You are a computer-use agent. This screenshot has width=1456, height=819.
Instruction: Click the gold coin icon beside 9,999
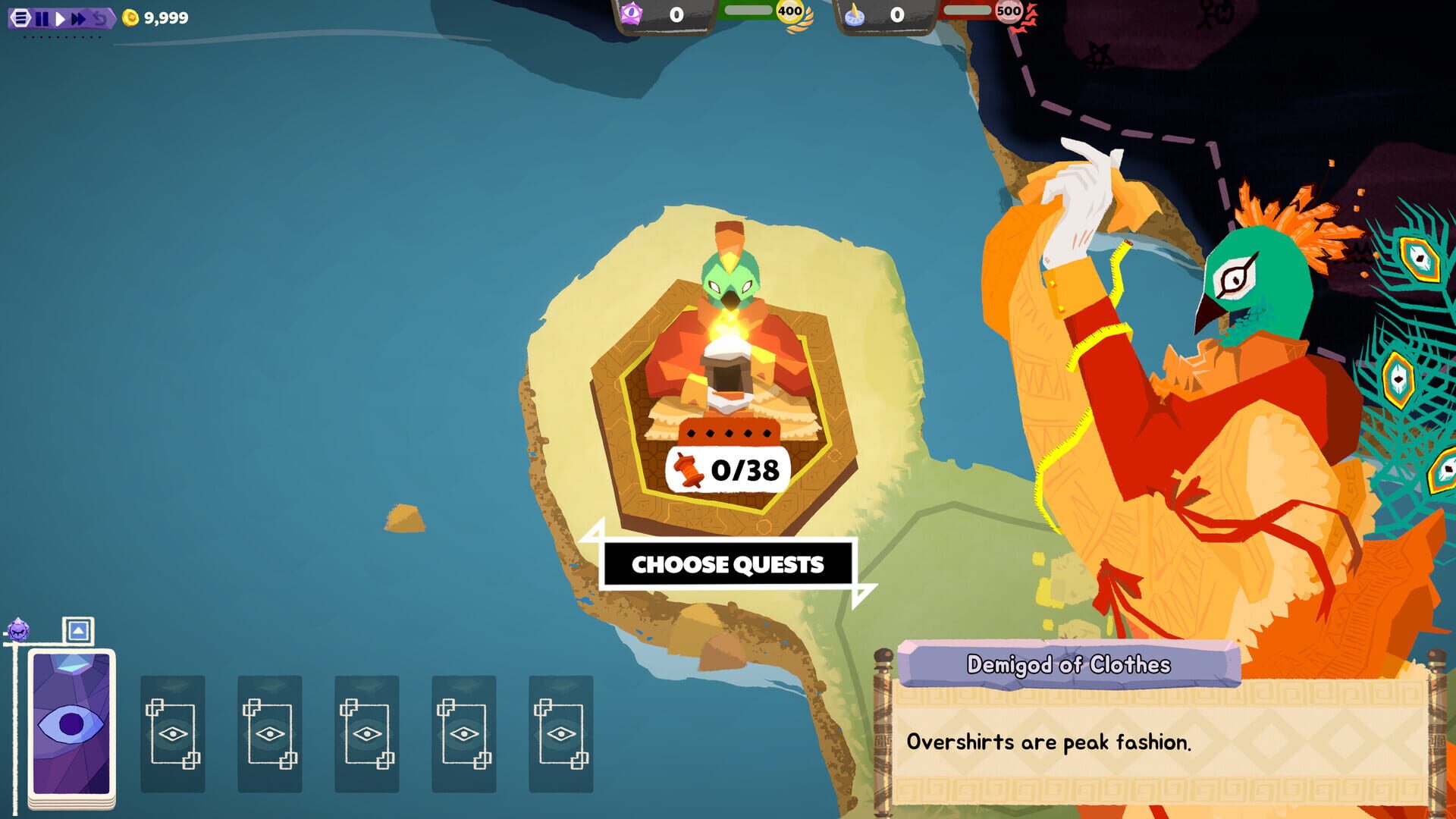click(x=129, y=17)
